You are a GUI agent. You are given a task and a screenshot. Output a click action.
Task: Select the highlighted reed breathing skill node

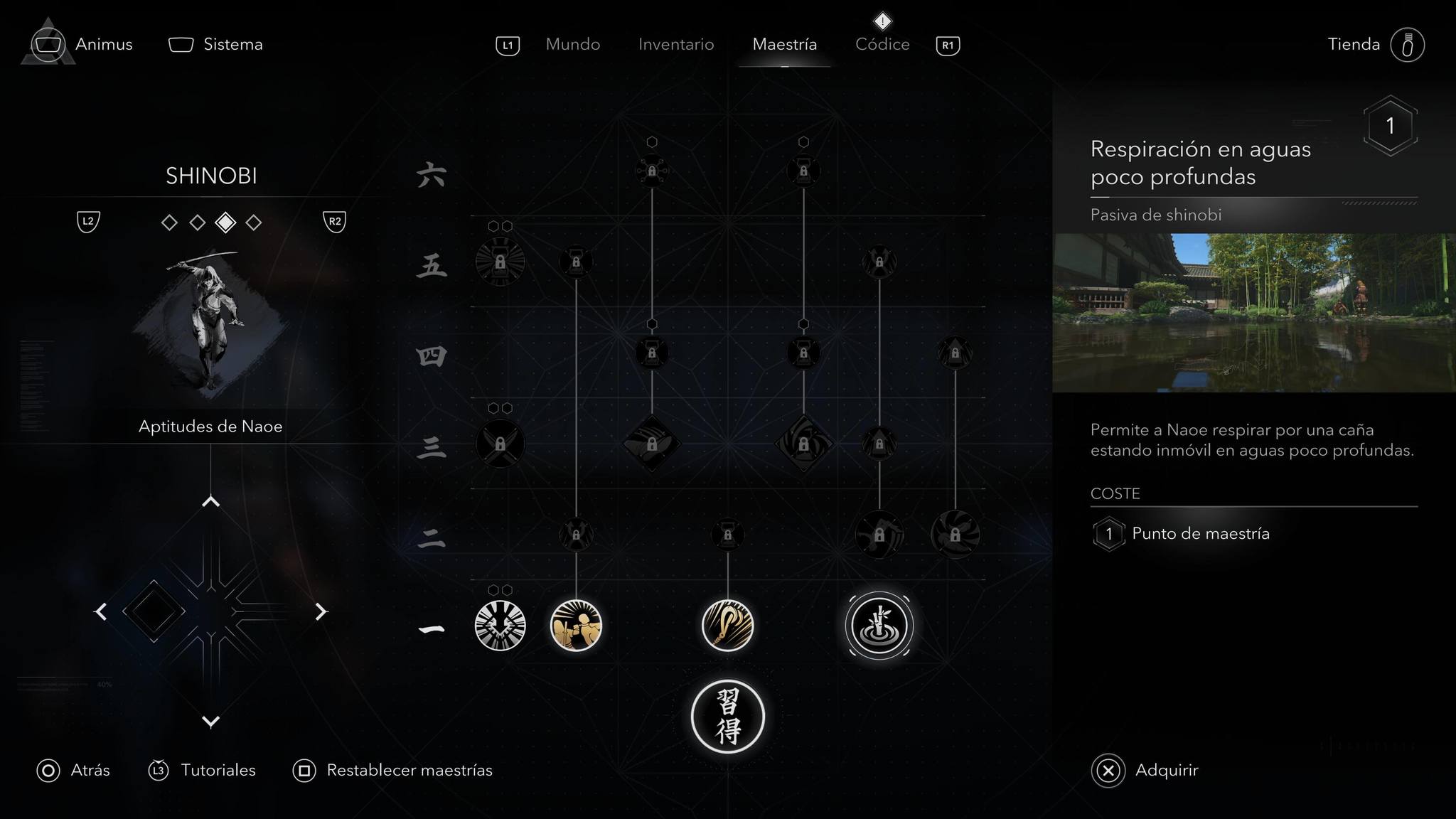coord(879,626)
